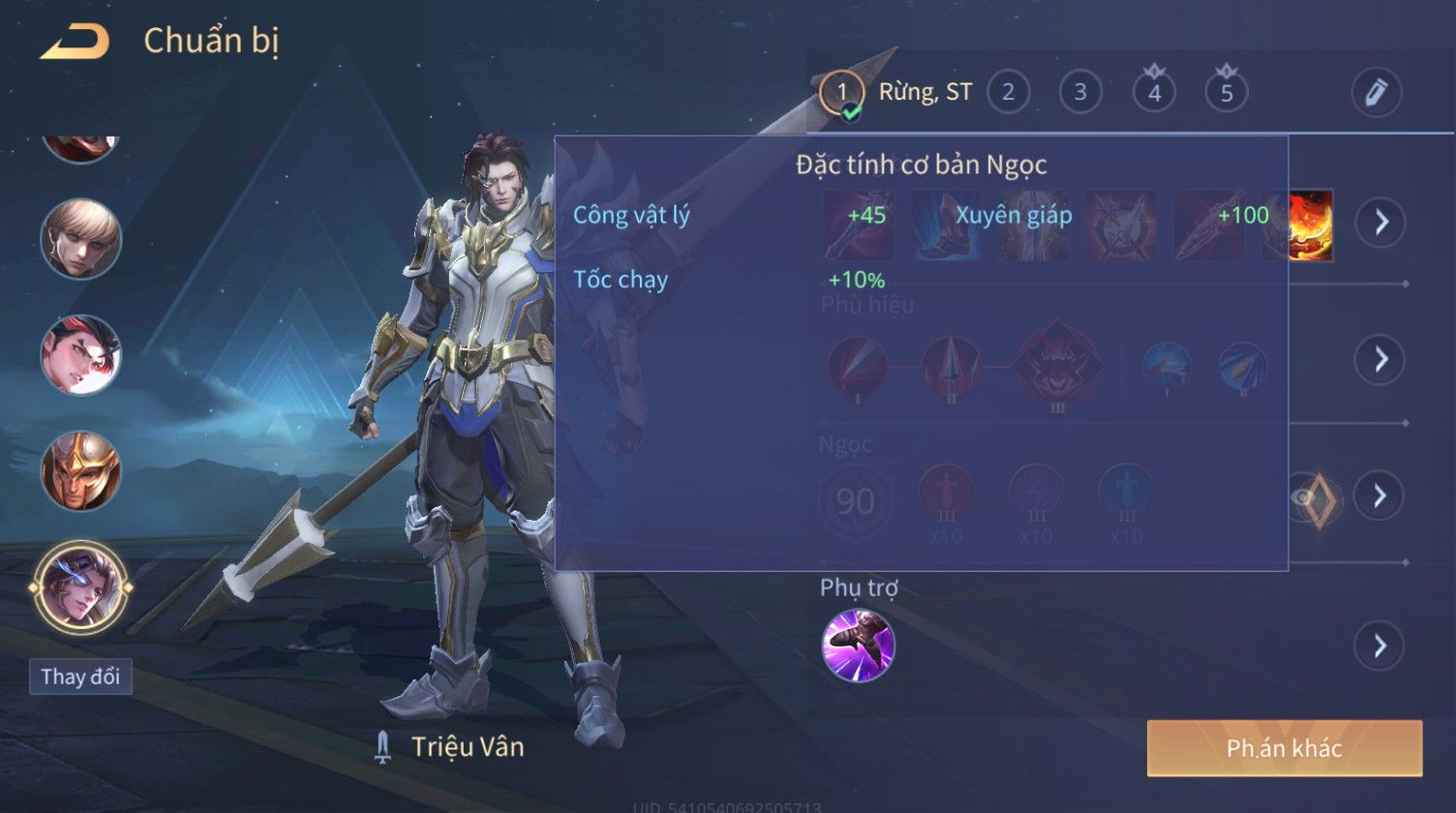Pick the red-eyed dark-haired hero portrait
1456x813 pixels.
click(81, 355)
